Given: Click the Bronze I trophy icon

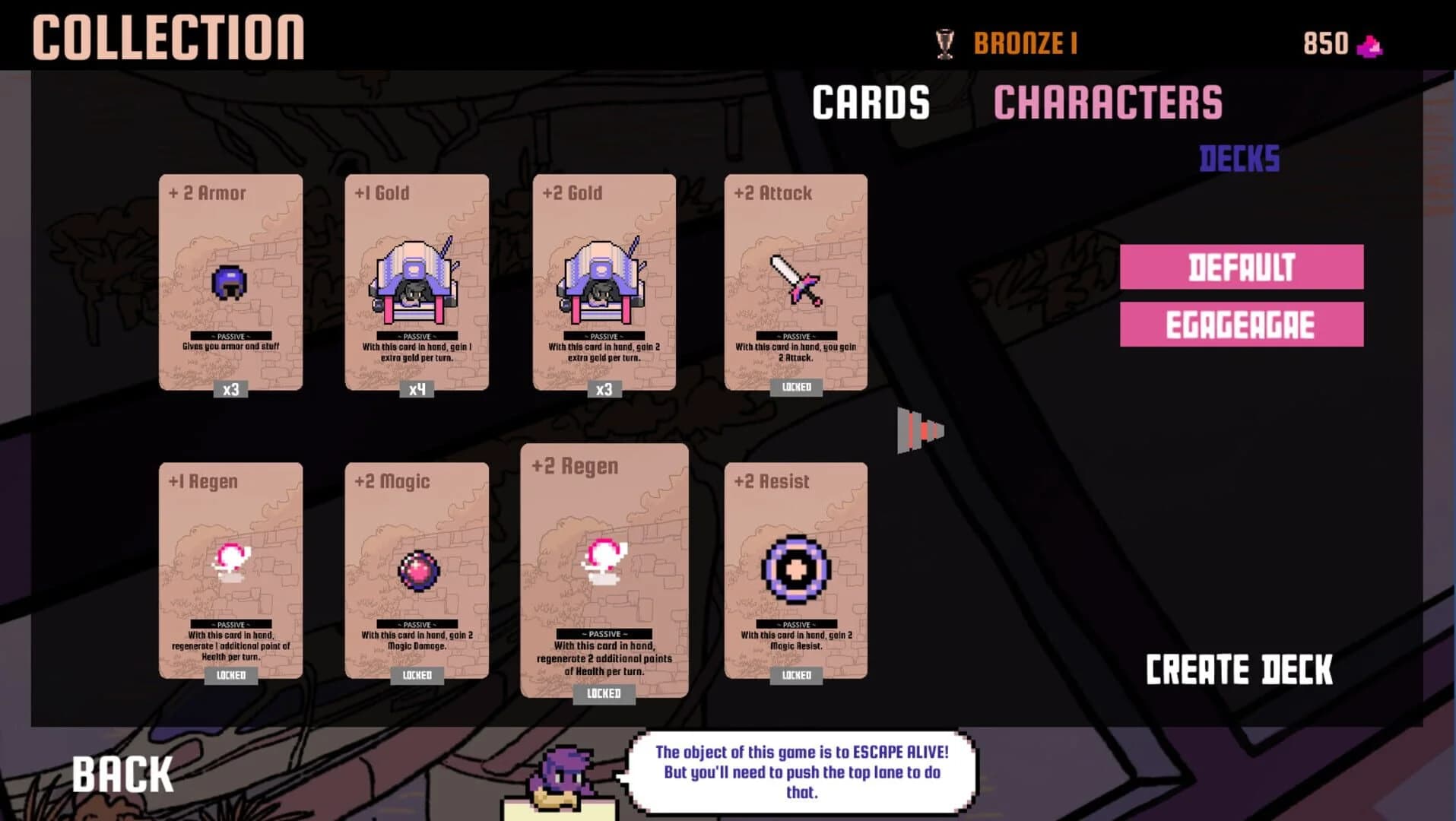Looking at the screenshot, I should [945, 43].
